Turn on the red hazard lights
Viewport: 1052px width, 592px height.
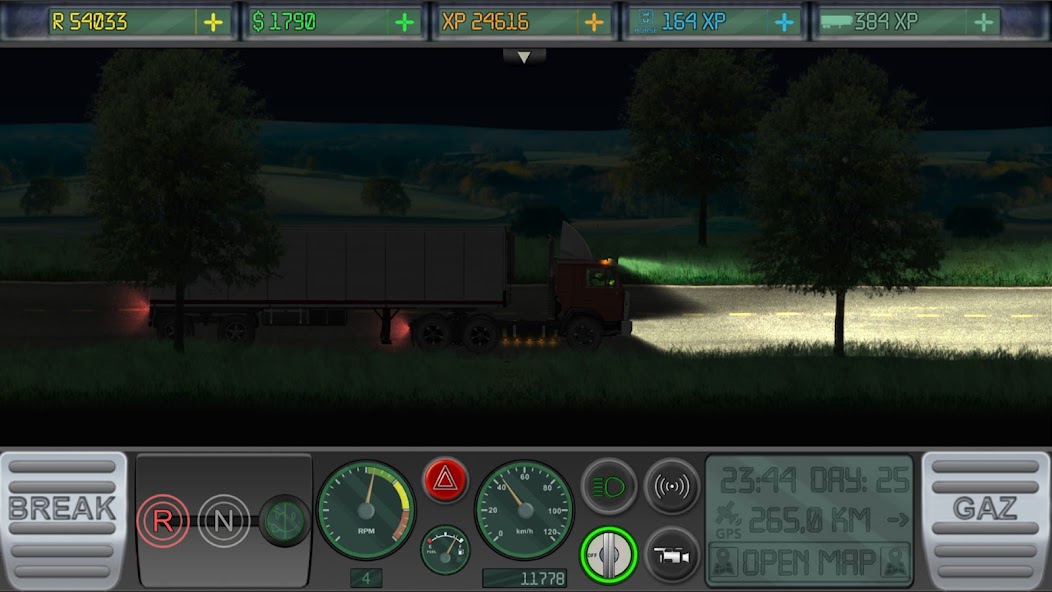445,482
